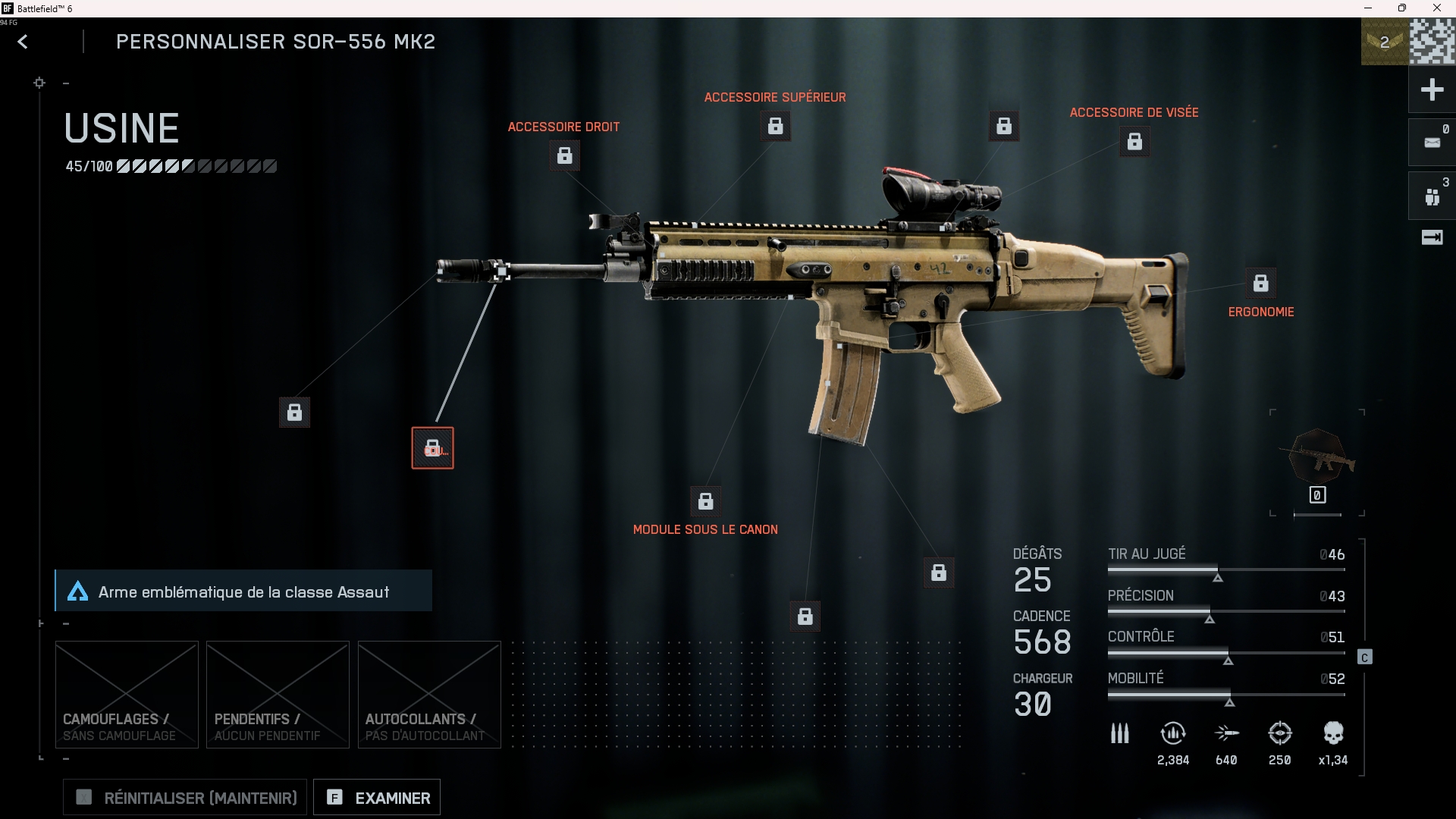Open the Autocollants sticker tile
This screenshot has height=819, width=1456.
(x=429, y=695)
